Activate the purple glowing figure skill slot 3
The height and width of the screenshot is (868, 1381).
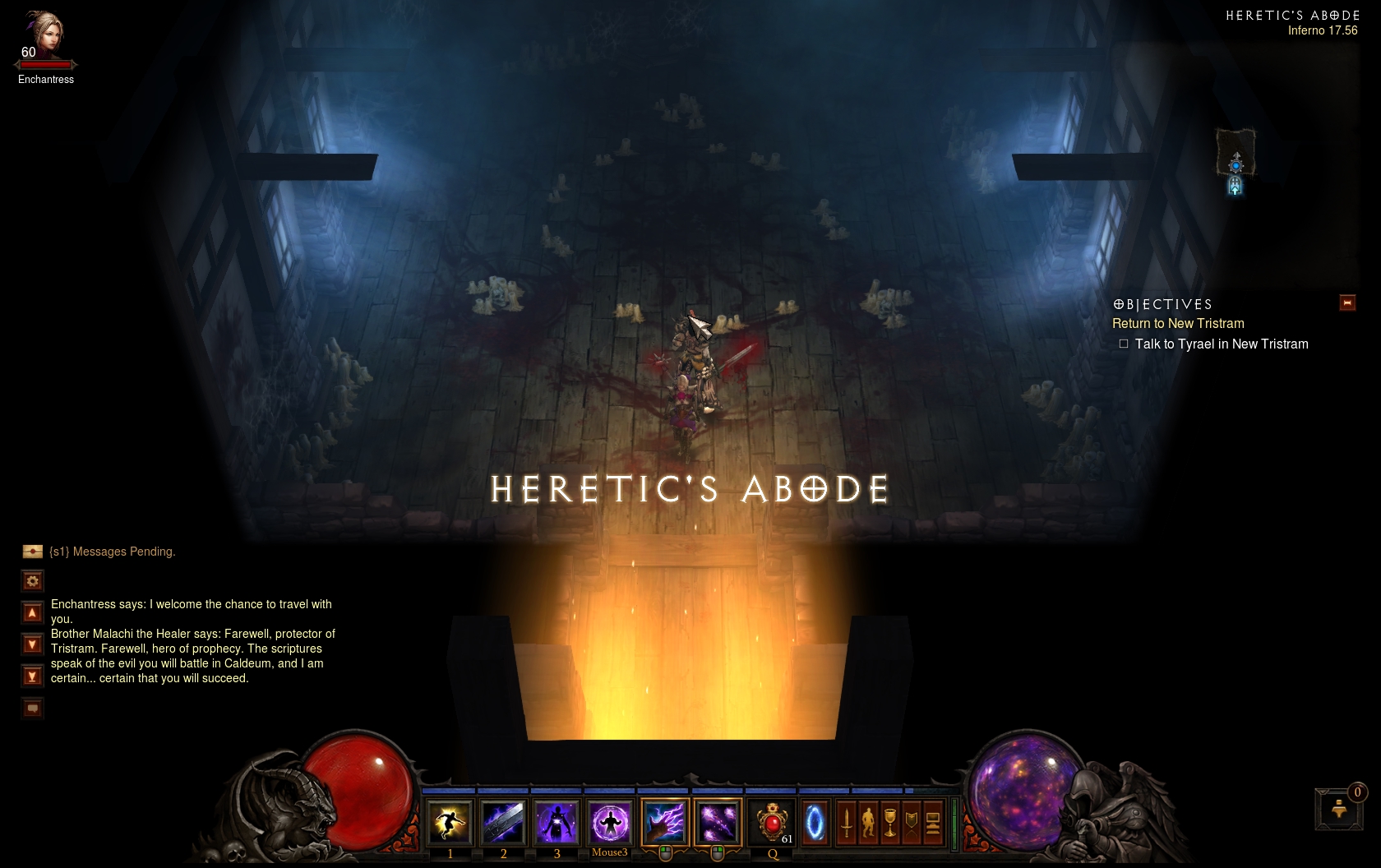[x=557, y=823]
